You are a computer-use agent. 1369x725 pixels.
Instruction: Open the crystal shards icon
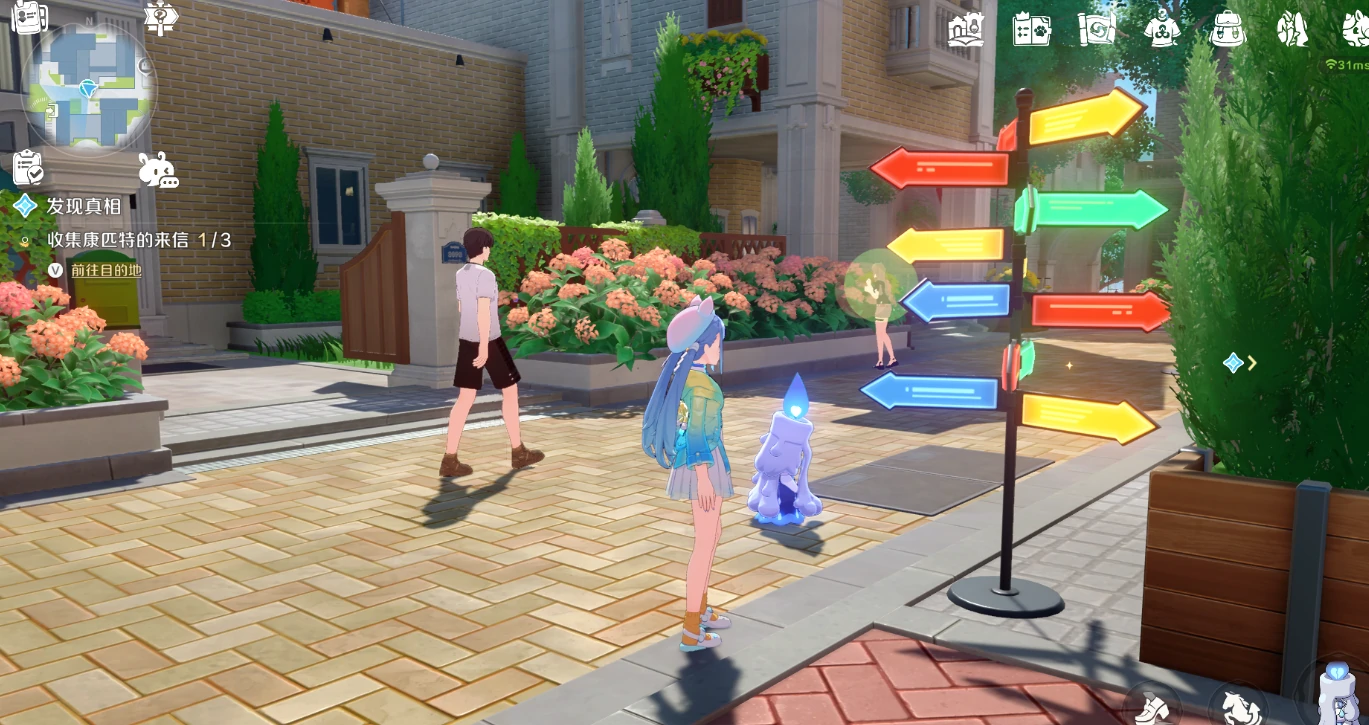pos(1292,30)
